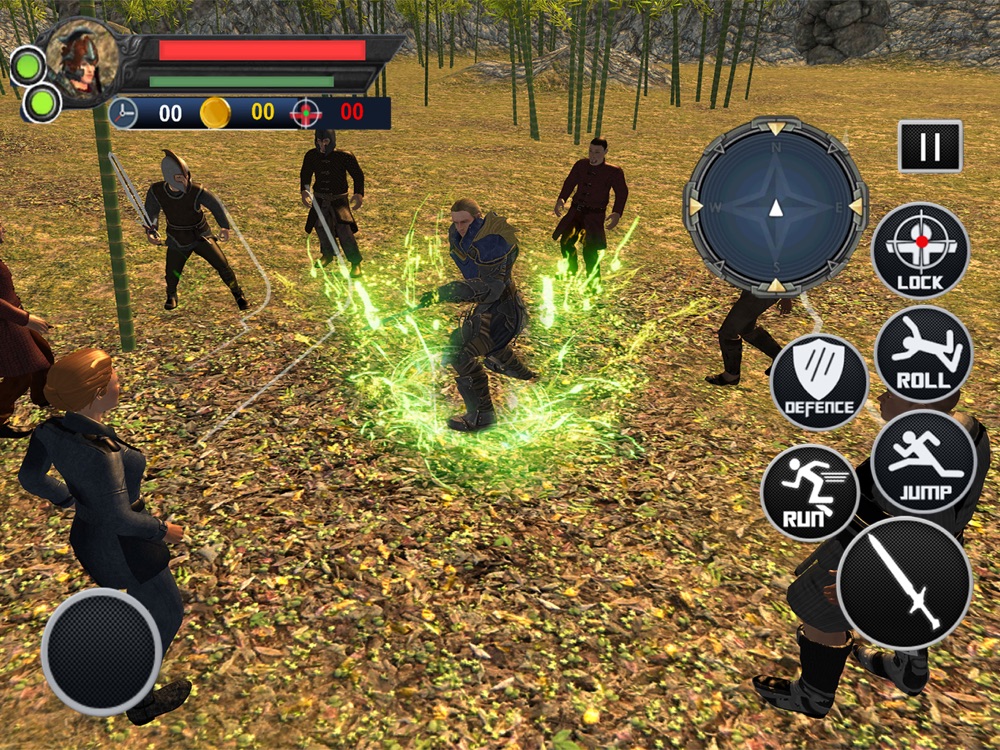Tap the Lock target button
The height and width of the screenshot is (750, 1000).
point(920,251)
